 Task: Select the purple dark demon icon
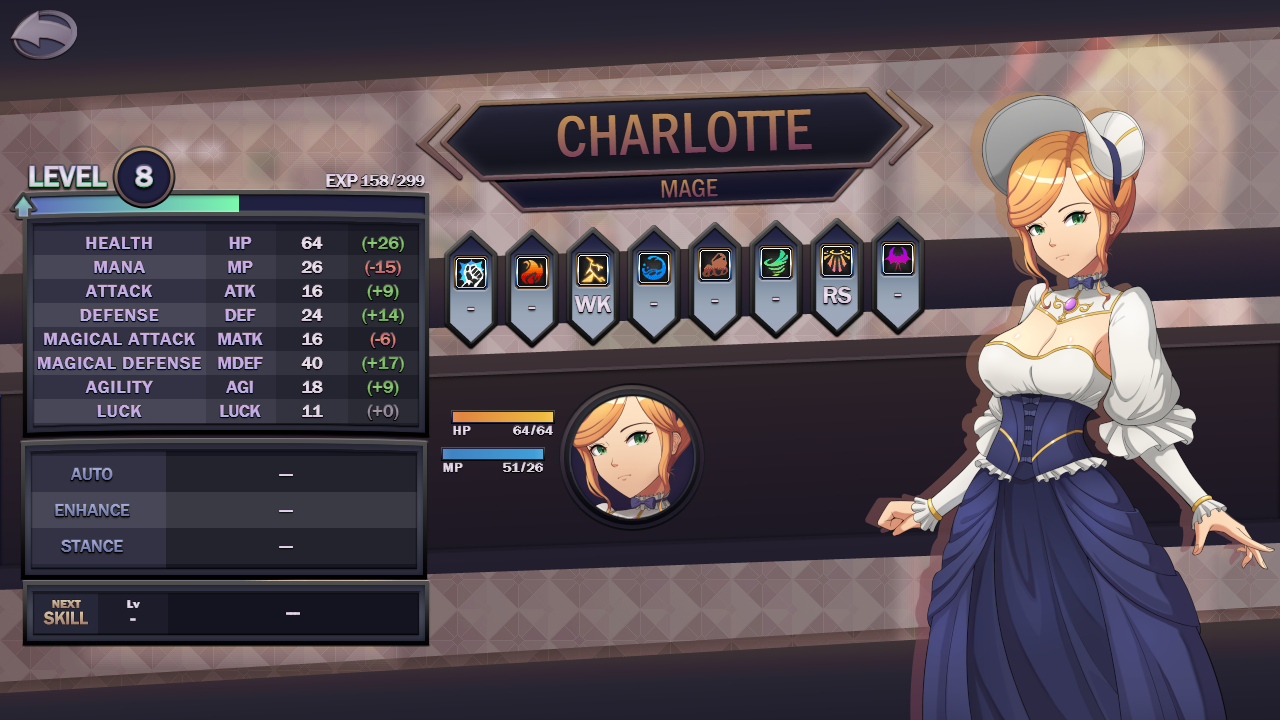click(897, 259)
